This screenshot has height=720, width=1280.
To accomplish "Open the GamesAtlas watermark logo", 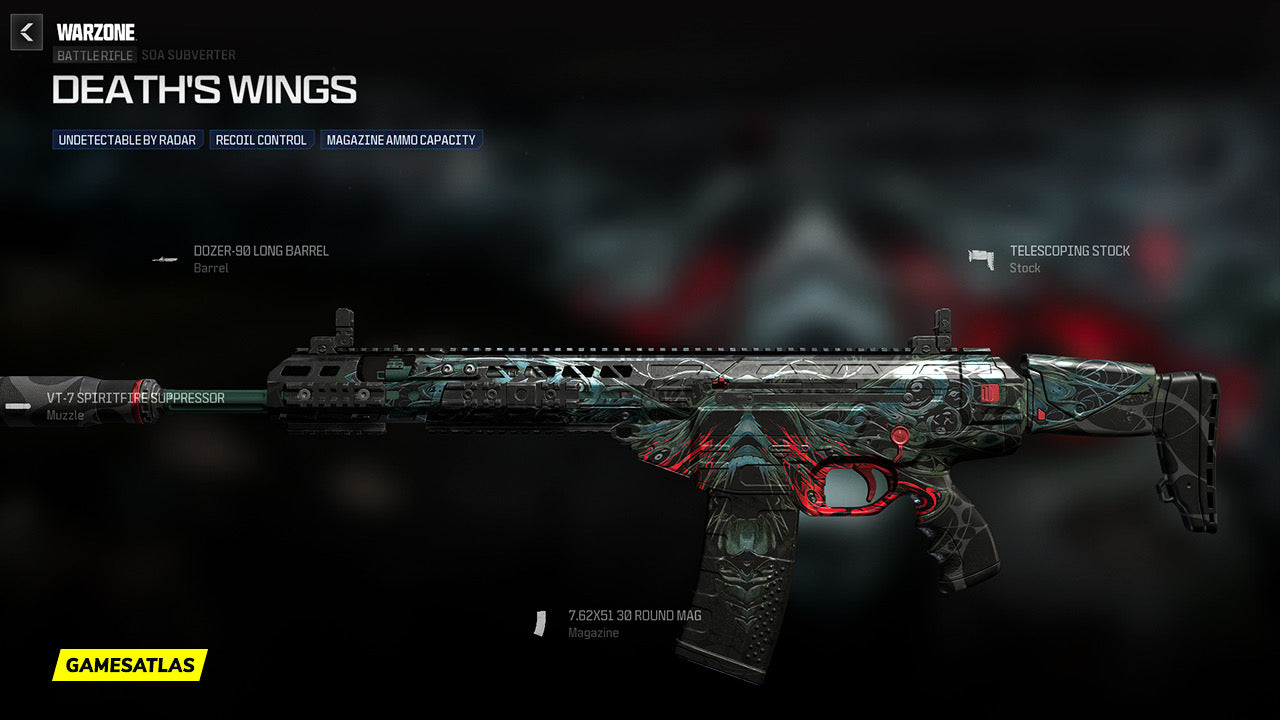I will (130, 665).
